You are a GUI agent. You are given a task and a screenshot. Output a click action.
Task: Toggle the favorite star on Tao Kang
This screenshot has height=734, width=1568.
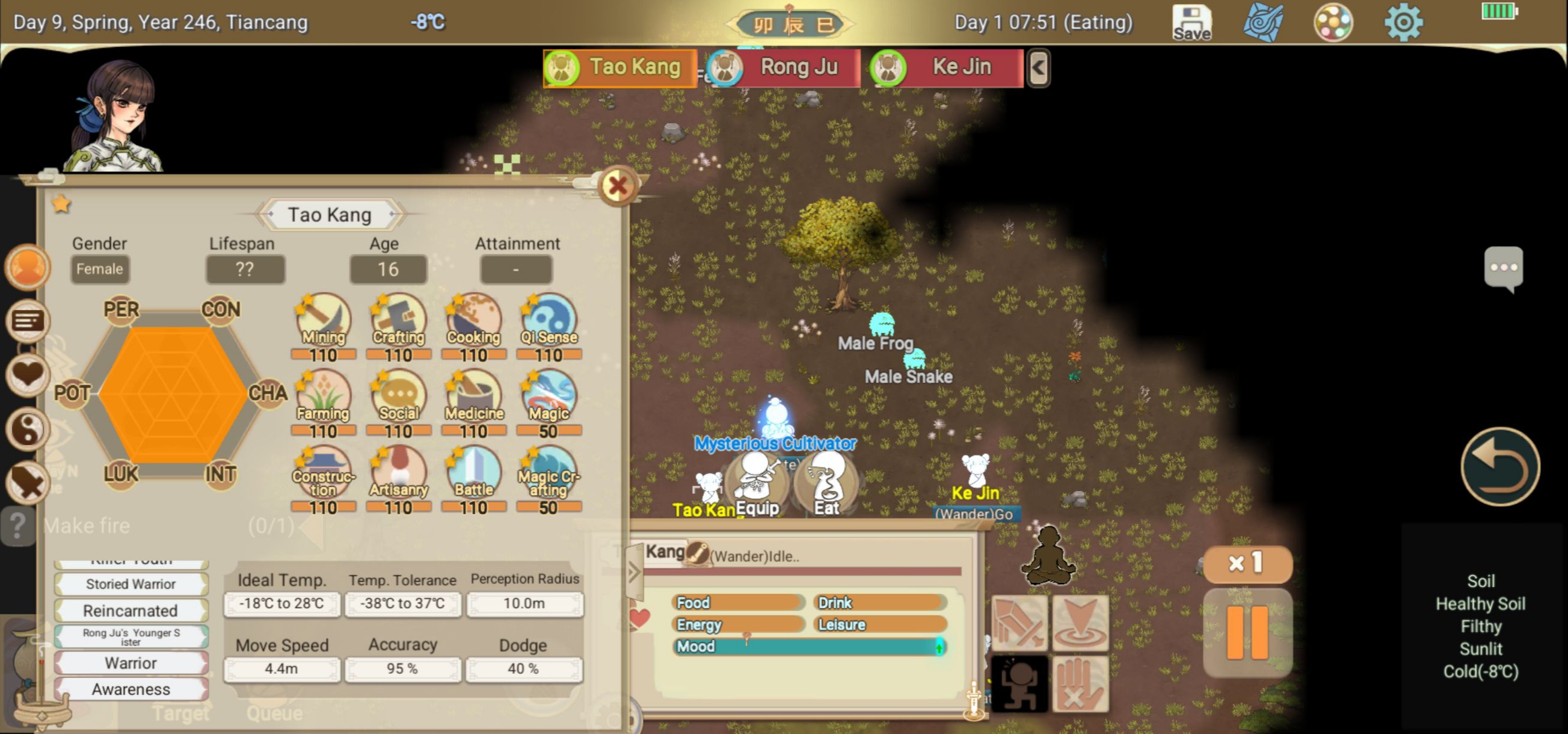tap(61, 204)
